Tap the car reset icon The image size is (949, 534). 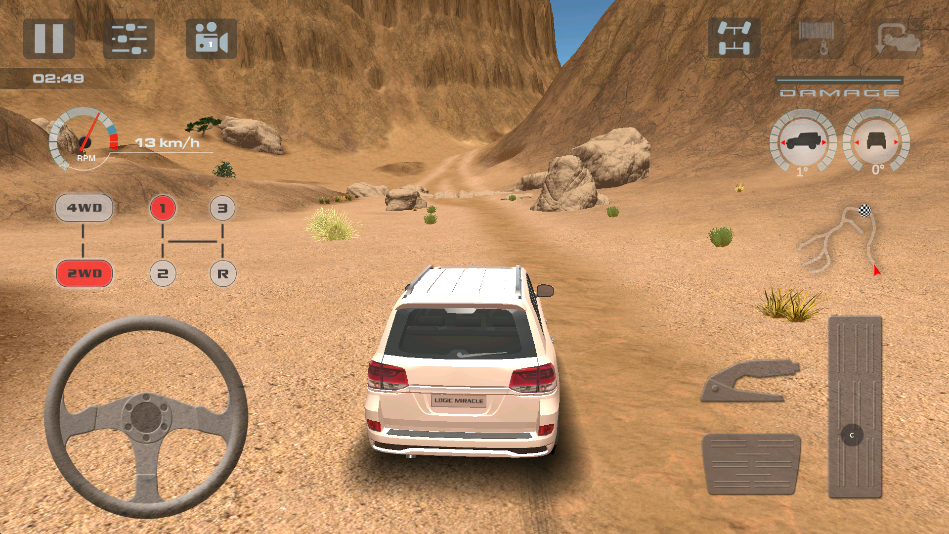(896, 39)
